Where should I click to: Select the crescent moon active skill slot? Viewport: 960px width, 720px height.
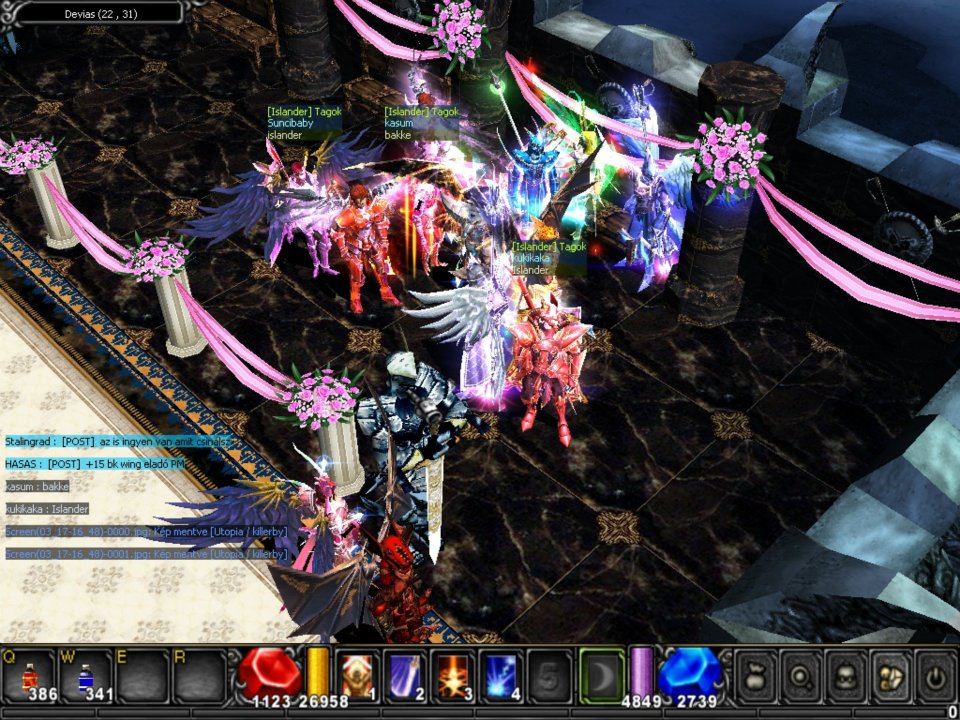[x=598, y=675]
